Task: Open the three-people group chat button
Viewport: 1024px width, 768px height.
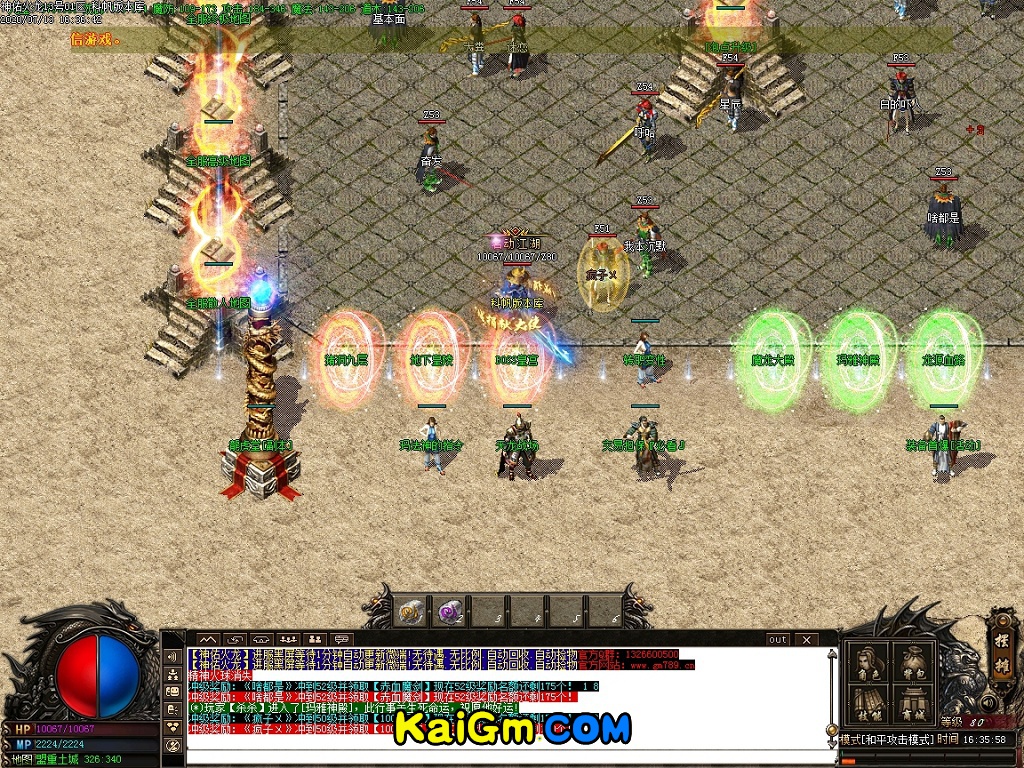Action: click(x=289, y=639)
